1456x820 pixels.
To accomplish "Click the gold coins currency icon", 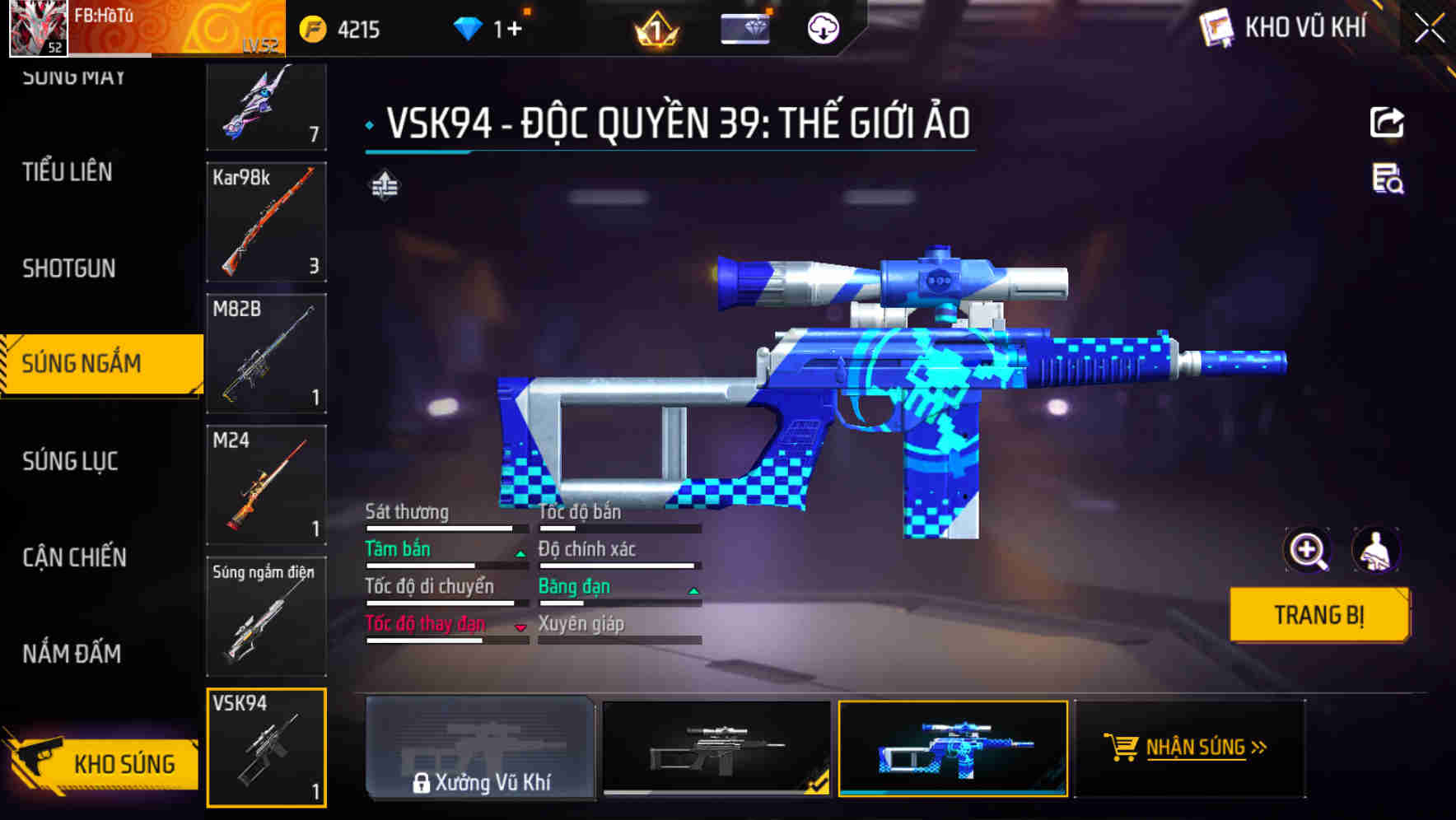I will click(x=314, y=30).
